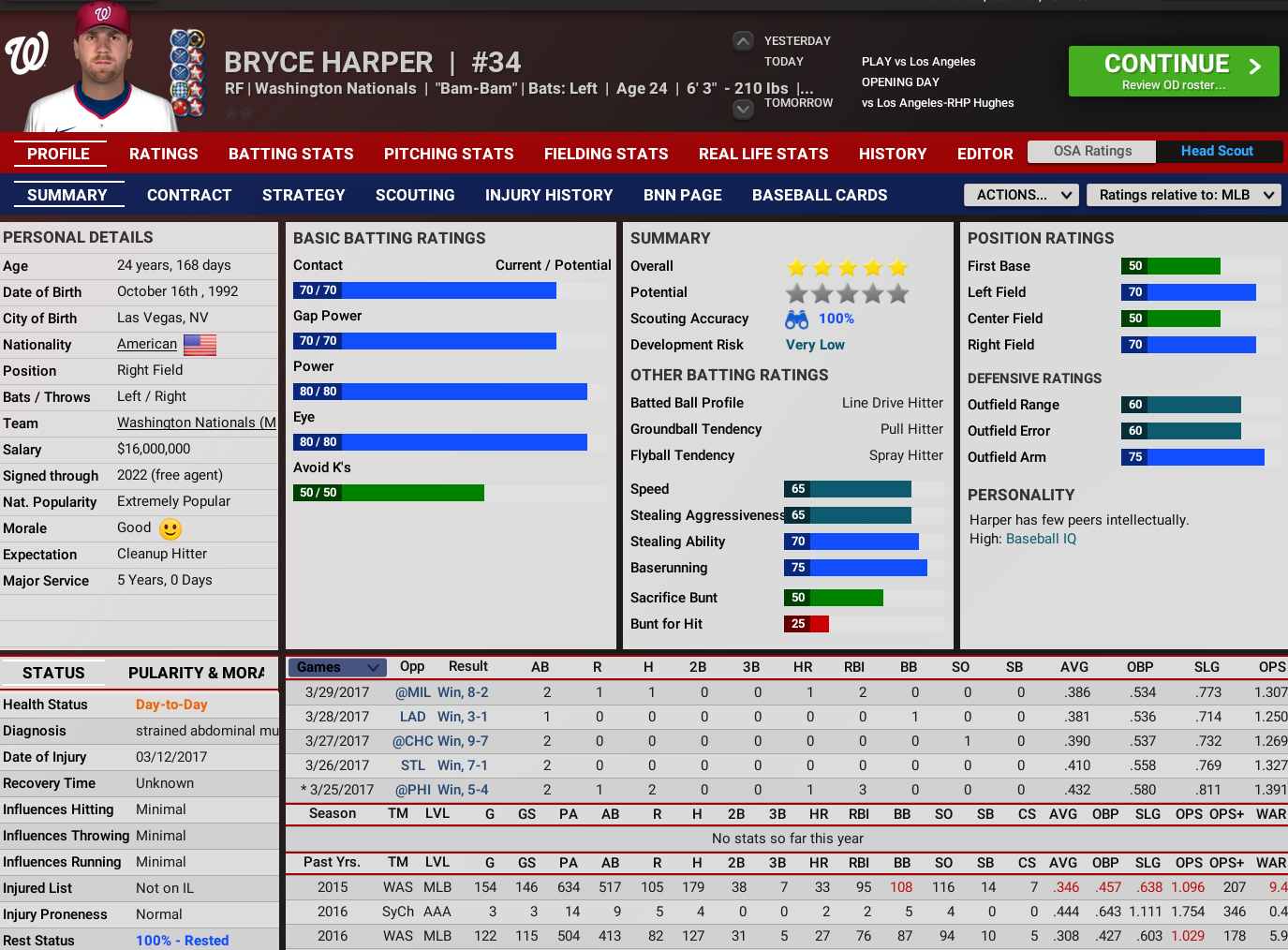1288x950 pixels.
Task: Switch to OSA Ratings view
Action: [1091, 152]
